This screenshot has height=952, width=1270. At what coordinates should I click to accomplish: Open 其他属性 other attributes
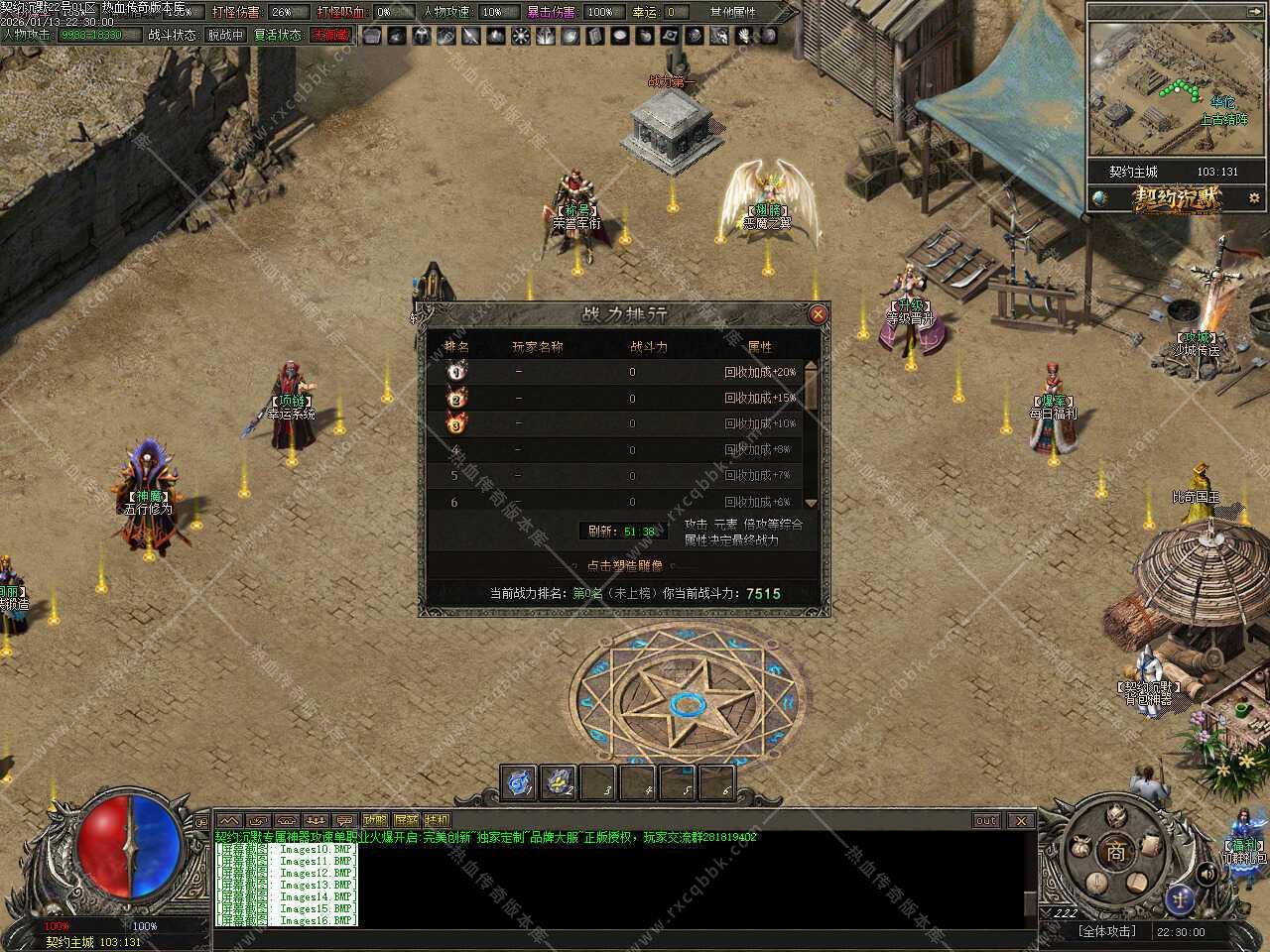(732, 12)
